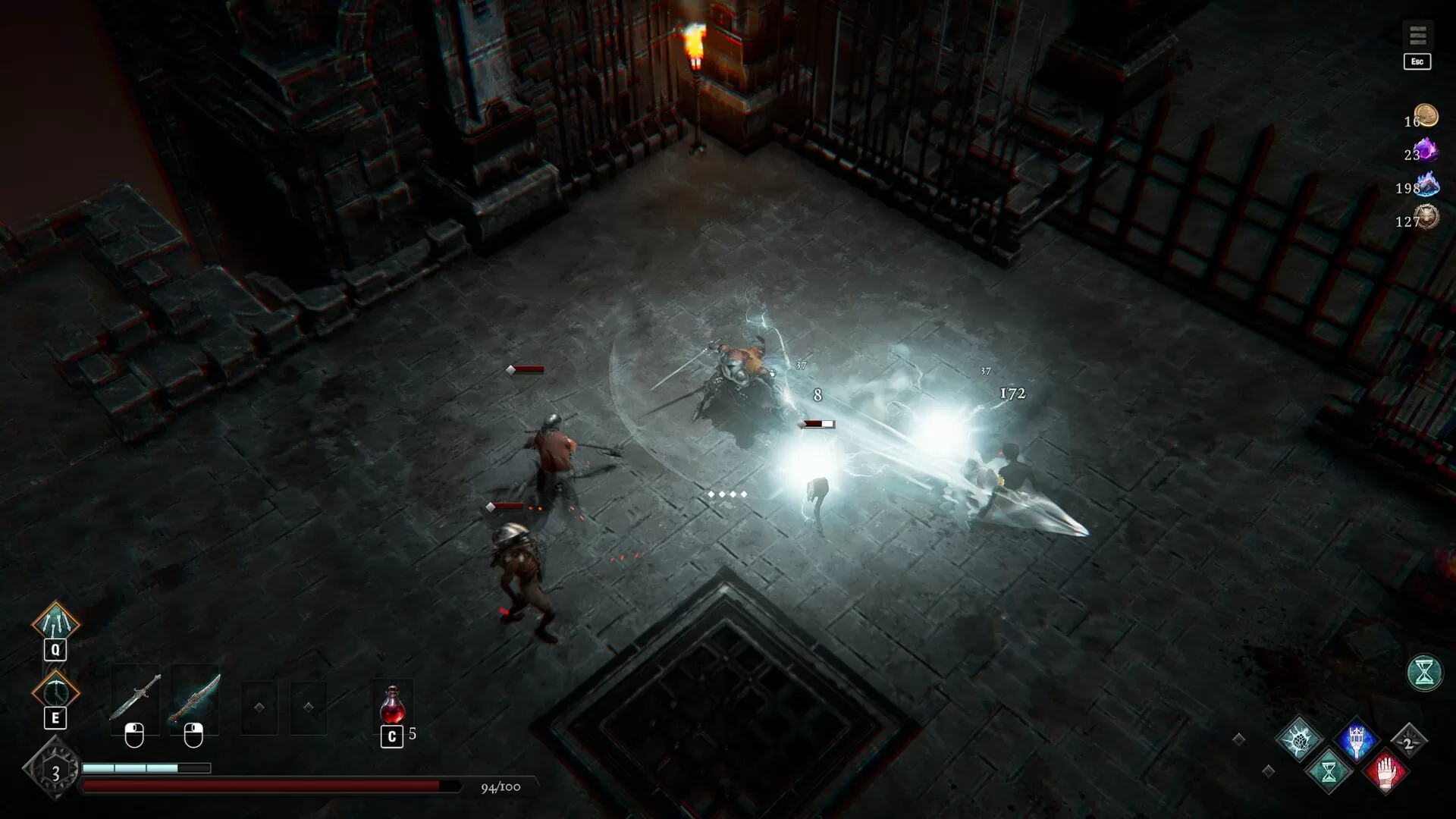Open the hamburger game menu
1456x819 pixels.
1417,33
